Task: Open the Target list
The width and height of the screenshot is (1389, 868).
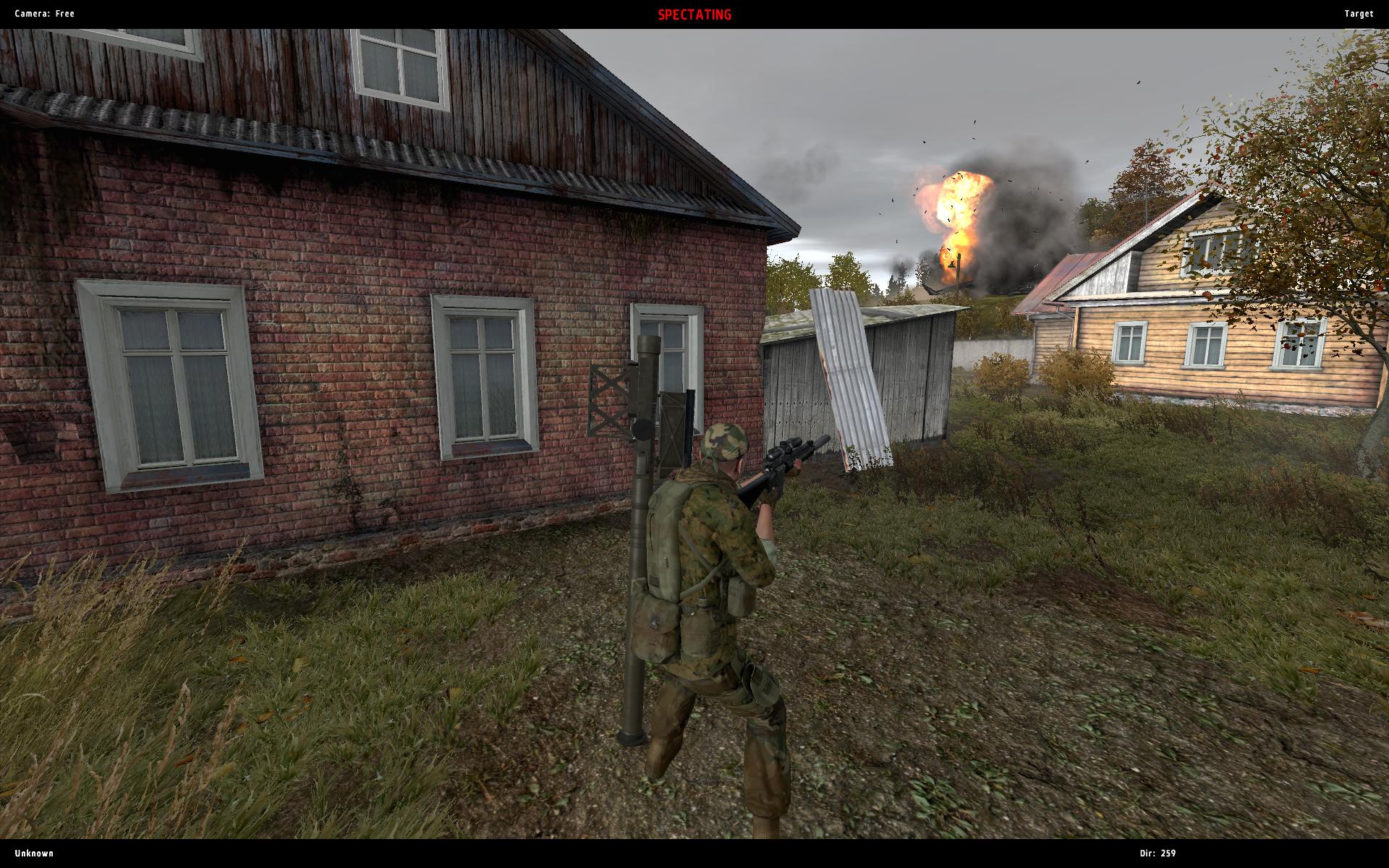Action: pyautogui.click(x=1358, y=14)
